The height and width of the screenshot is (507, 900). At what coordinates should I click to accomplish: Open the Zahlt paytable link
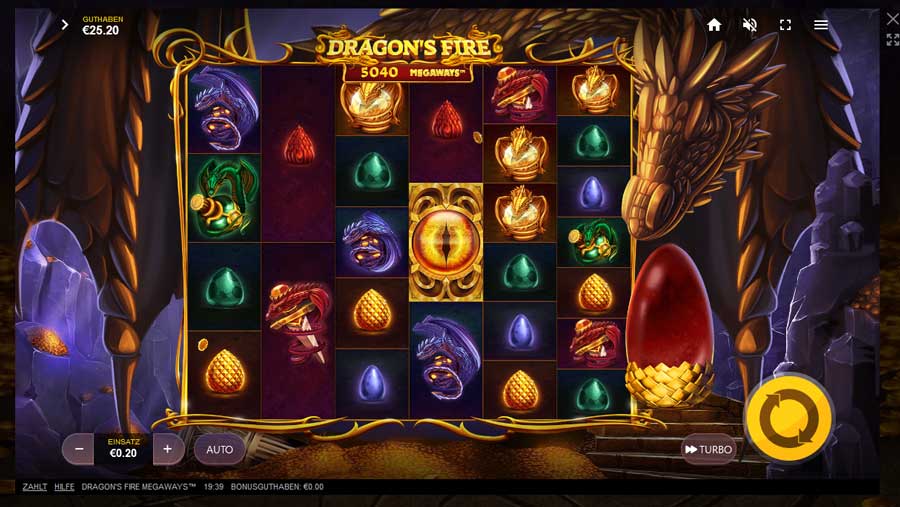(34, 487)
